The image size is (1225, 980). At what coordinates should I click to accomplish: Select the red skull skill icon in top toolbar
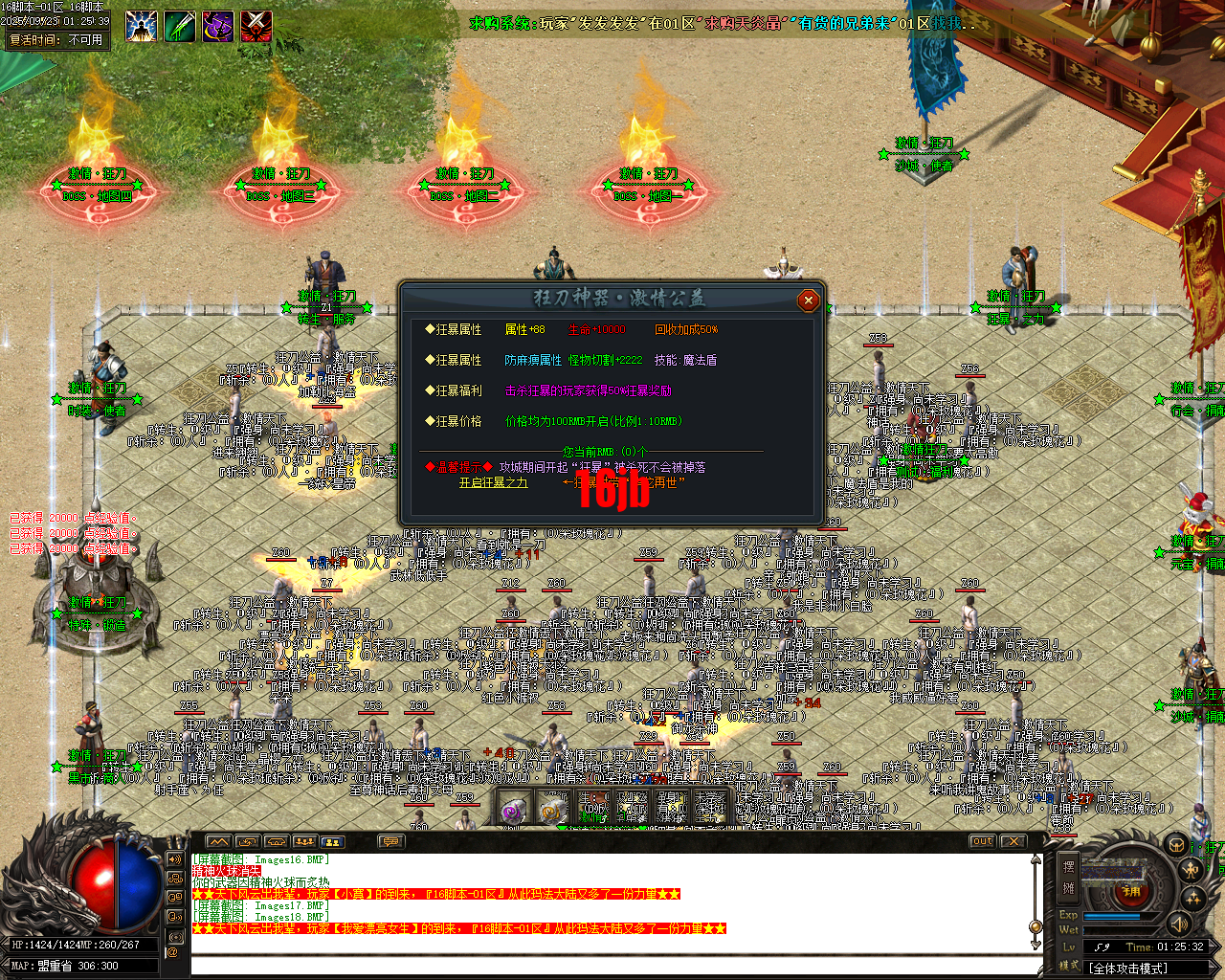255,26
